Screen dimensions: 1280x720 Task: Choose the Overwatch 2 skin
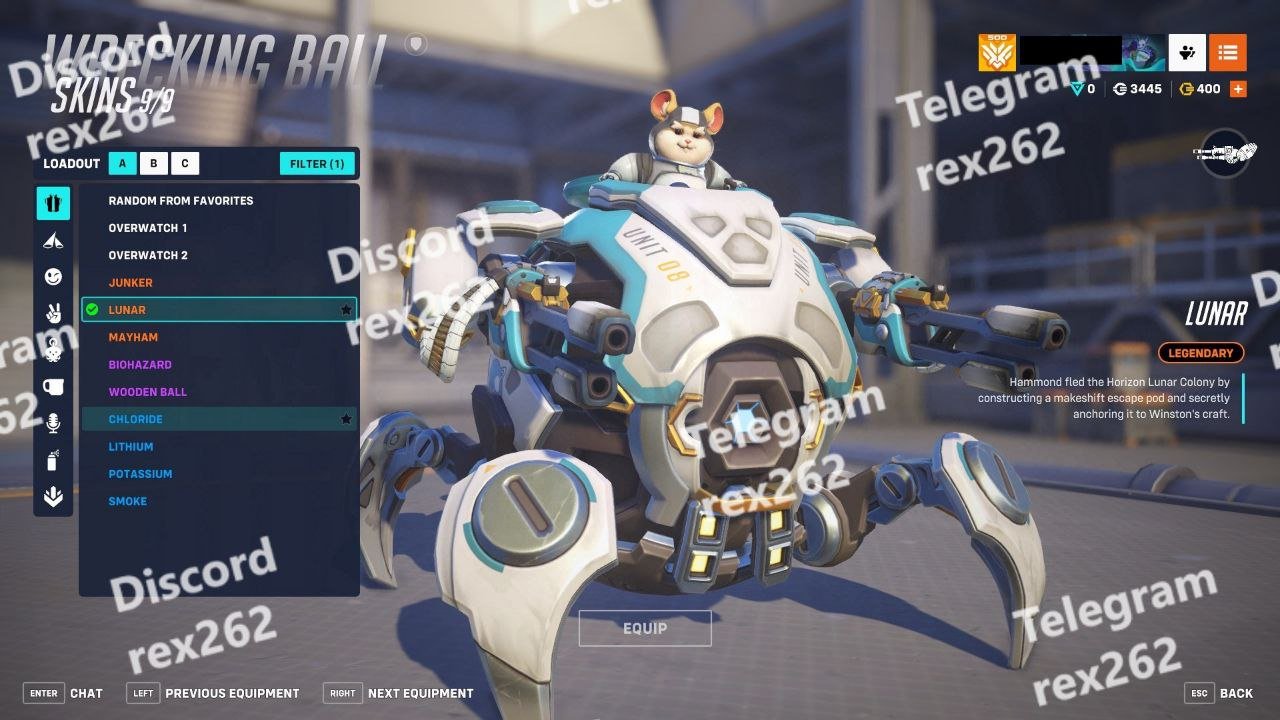click(148, 255)
